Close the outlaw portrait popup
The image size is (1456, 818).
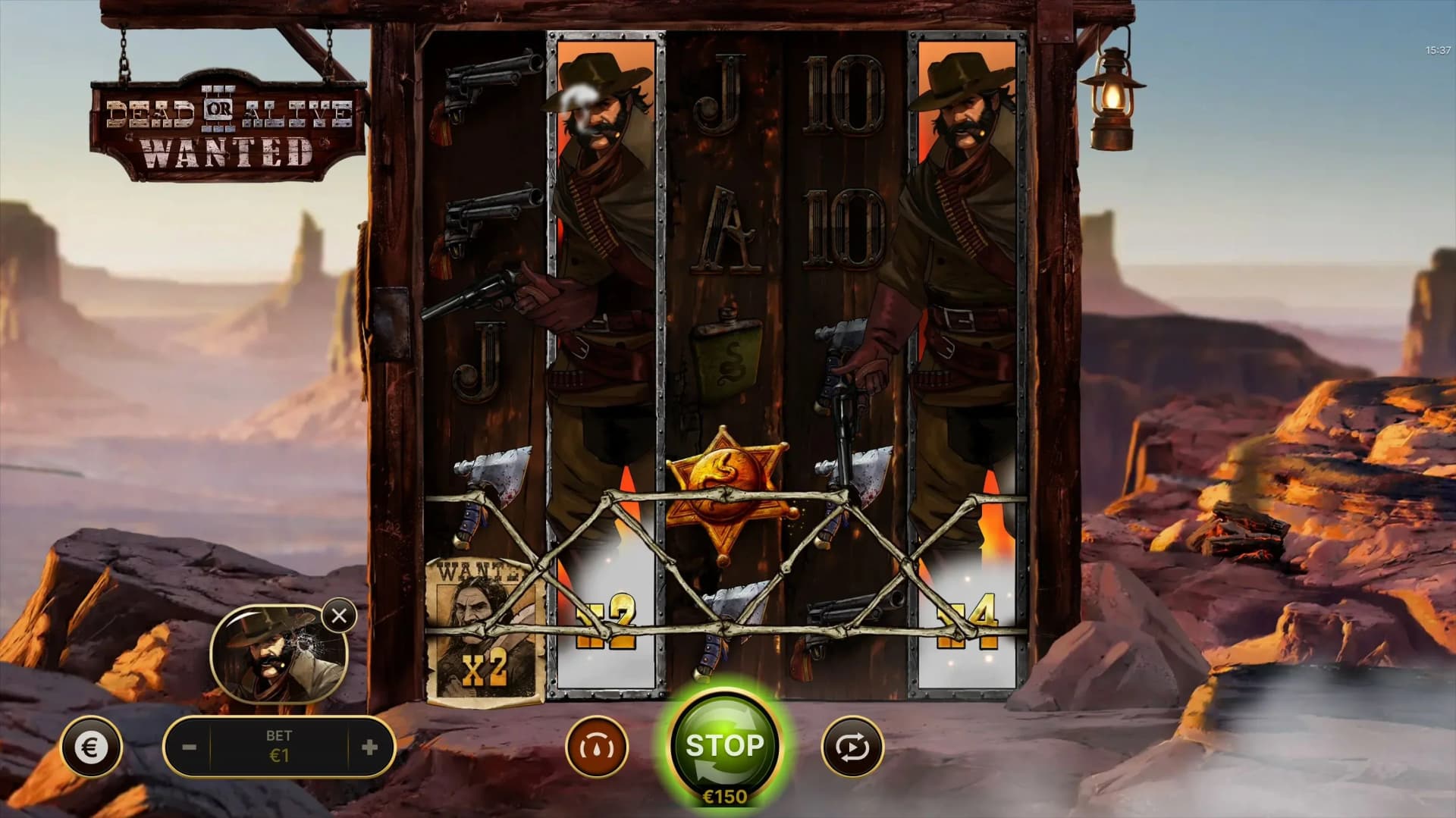(339, 616)
